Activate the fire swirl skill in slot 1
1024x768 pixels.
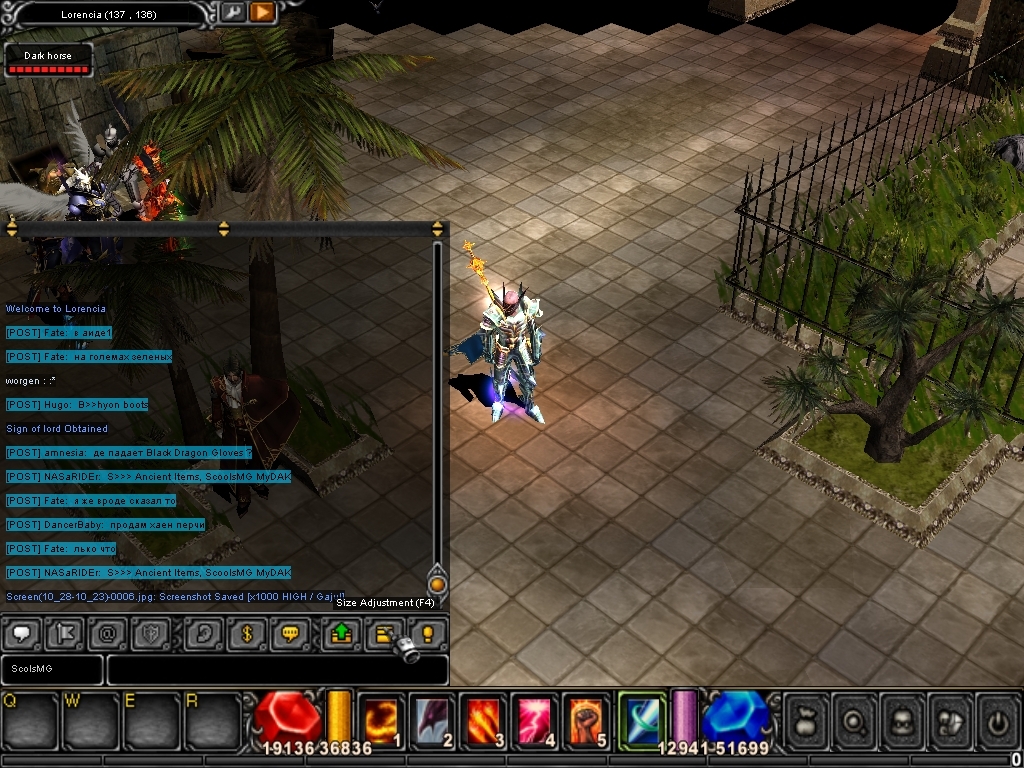click(380, 718)
